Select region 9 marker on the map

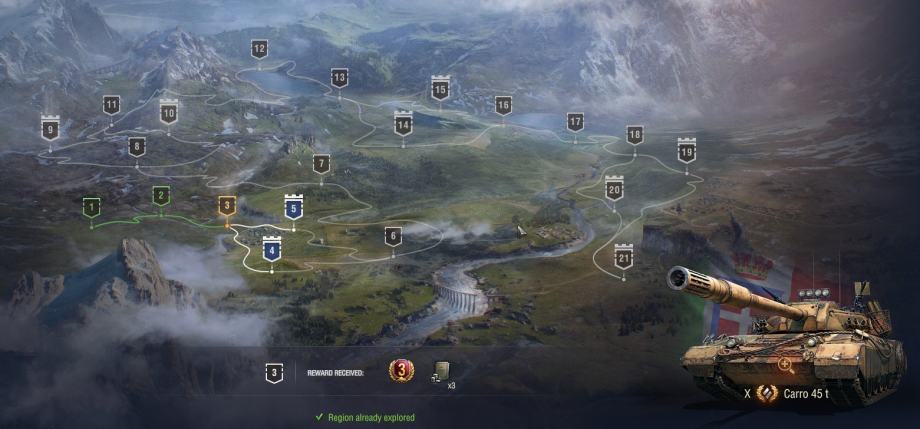click(x=49, y=129)
